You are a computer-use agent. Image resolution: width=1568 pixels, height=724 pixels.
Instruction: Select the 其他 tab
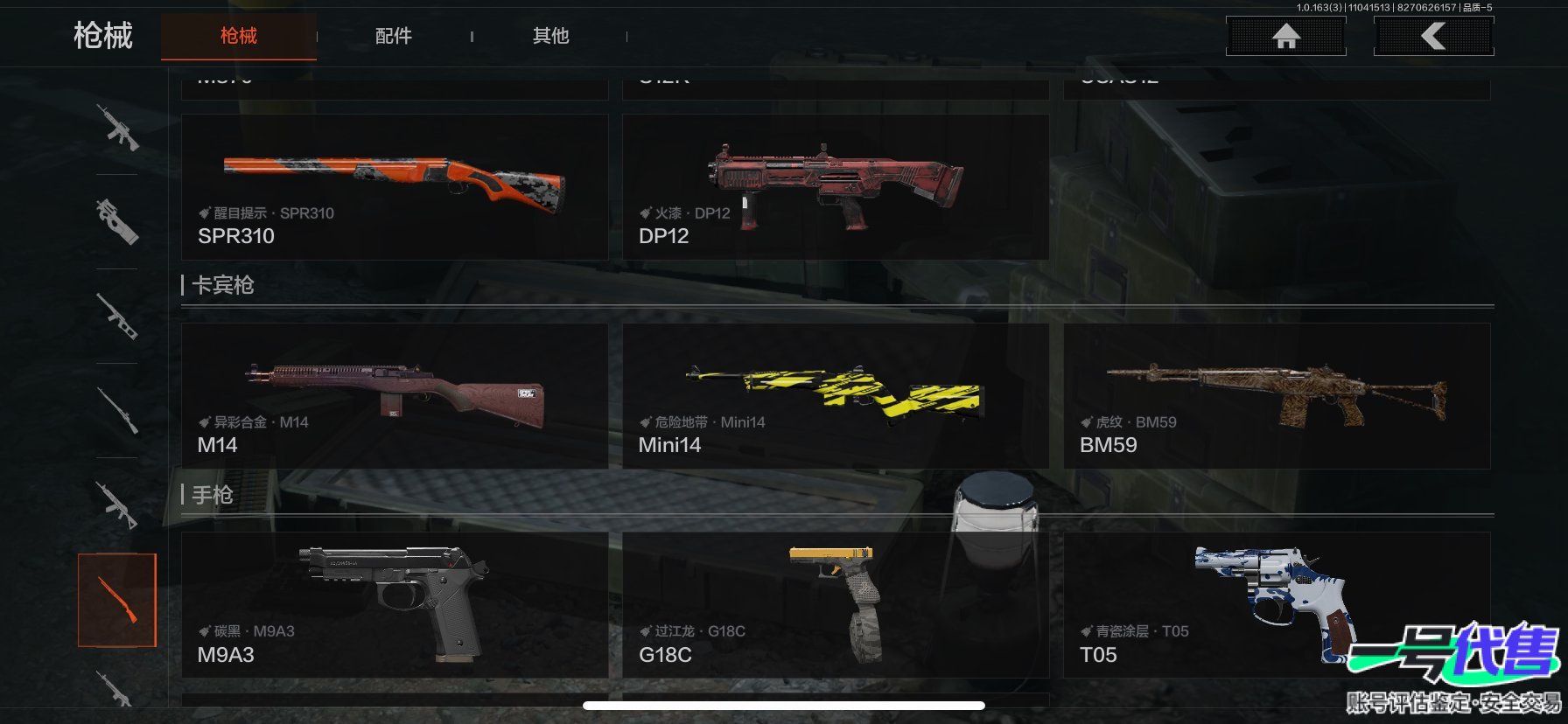550,36
